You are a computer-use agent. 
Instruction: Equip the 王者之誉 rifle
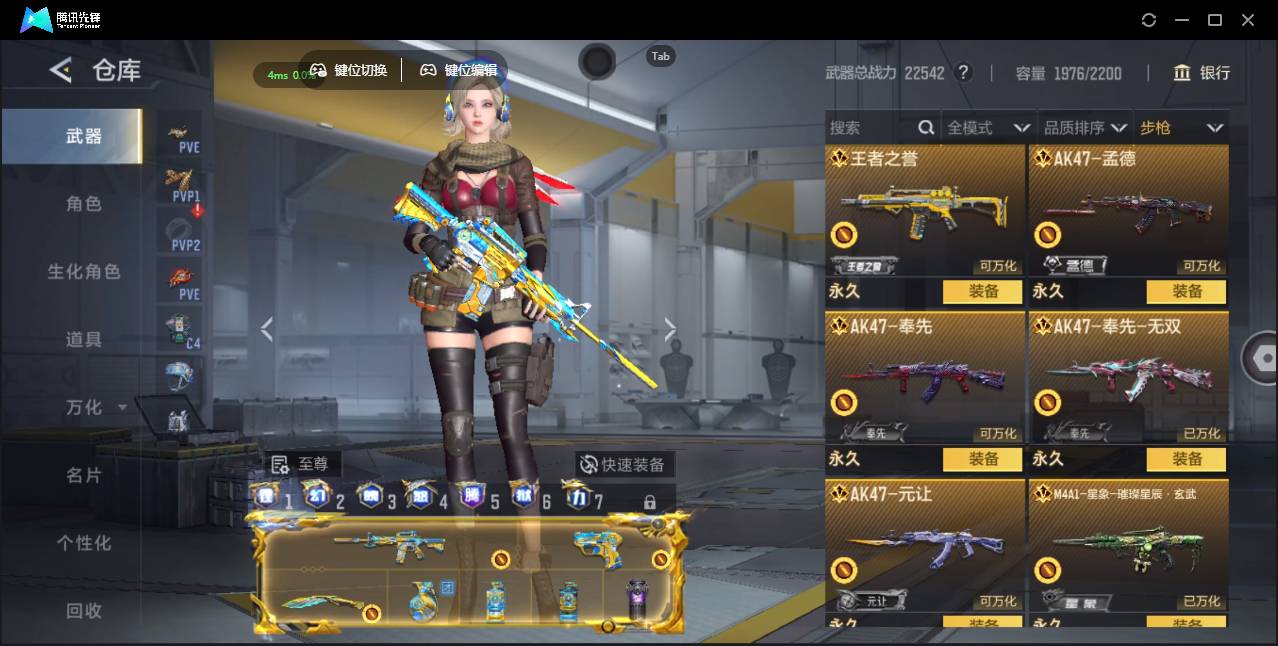[x=983, y=291]
